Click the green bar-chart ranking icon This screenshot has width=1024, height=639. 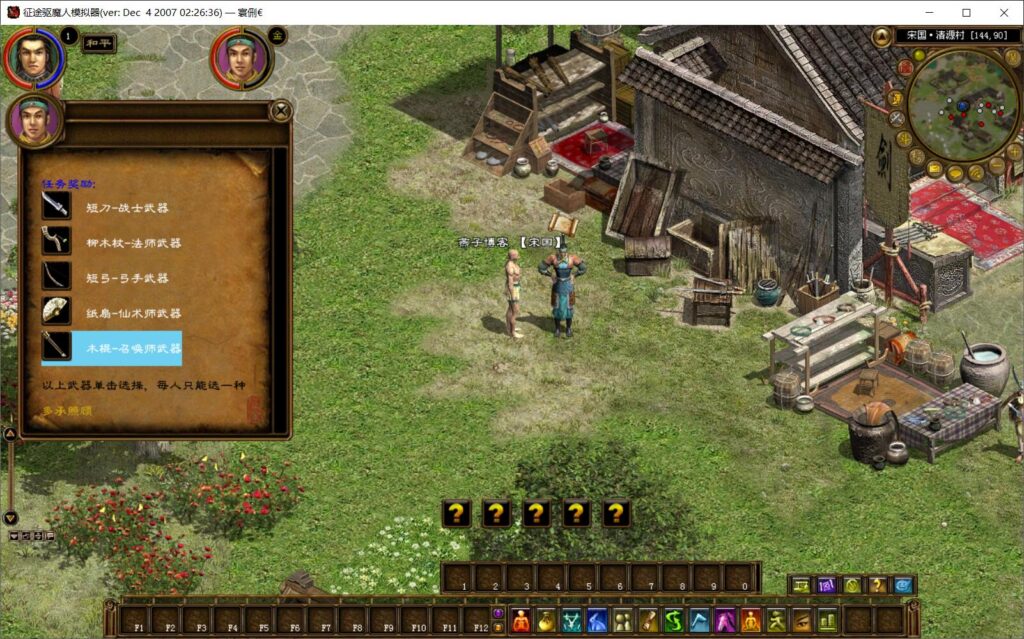[x=827, y=620]
